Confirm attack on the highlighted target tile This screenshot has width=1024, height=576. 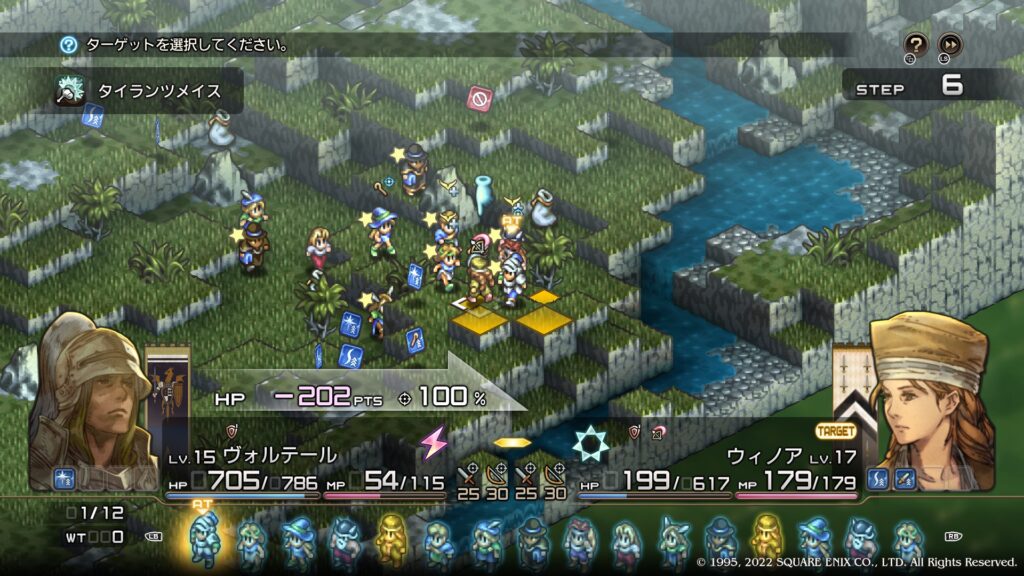(483, 320)
